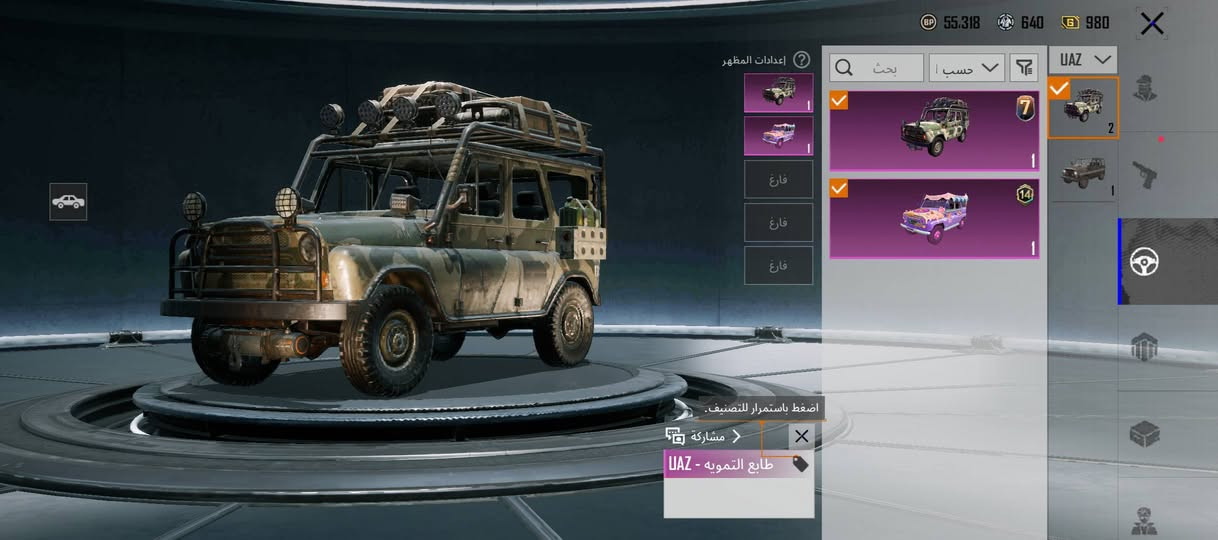Close the skin info popup

tap(801, 436)
